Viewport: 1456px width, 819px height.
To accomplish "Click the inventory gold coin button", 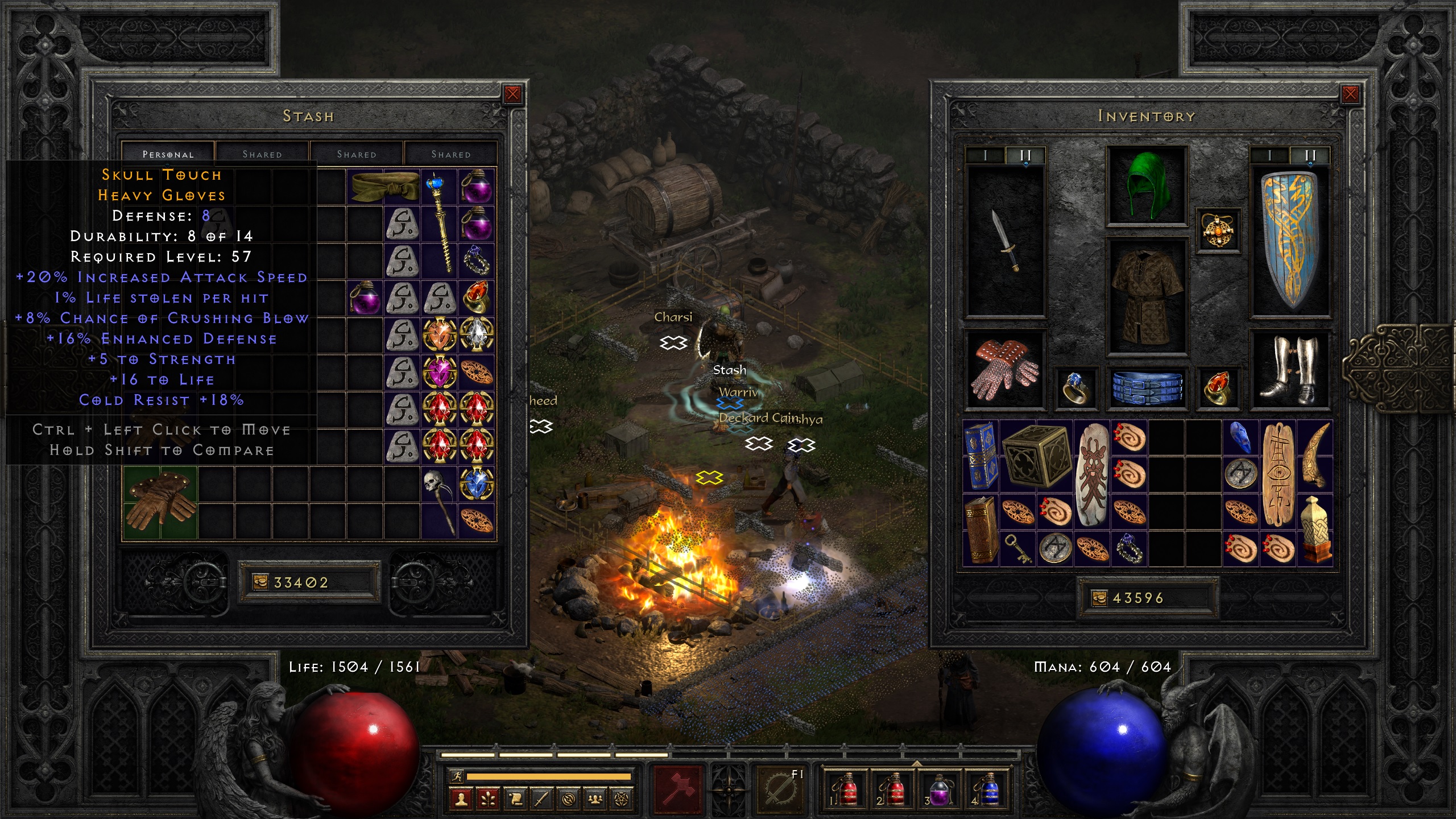I will [1099, 598].
